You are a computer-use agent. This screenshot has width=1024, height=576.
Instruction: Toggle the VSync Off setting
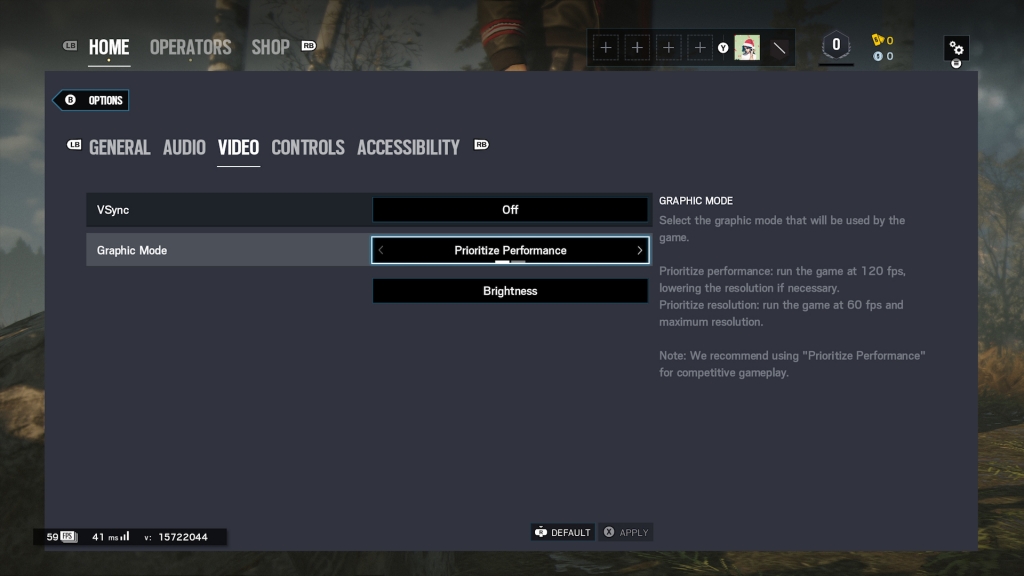point(510,210)
